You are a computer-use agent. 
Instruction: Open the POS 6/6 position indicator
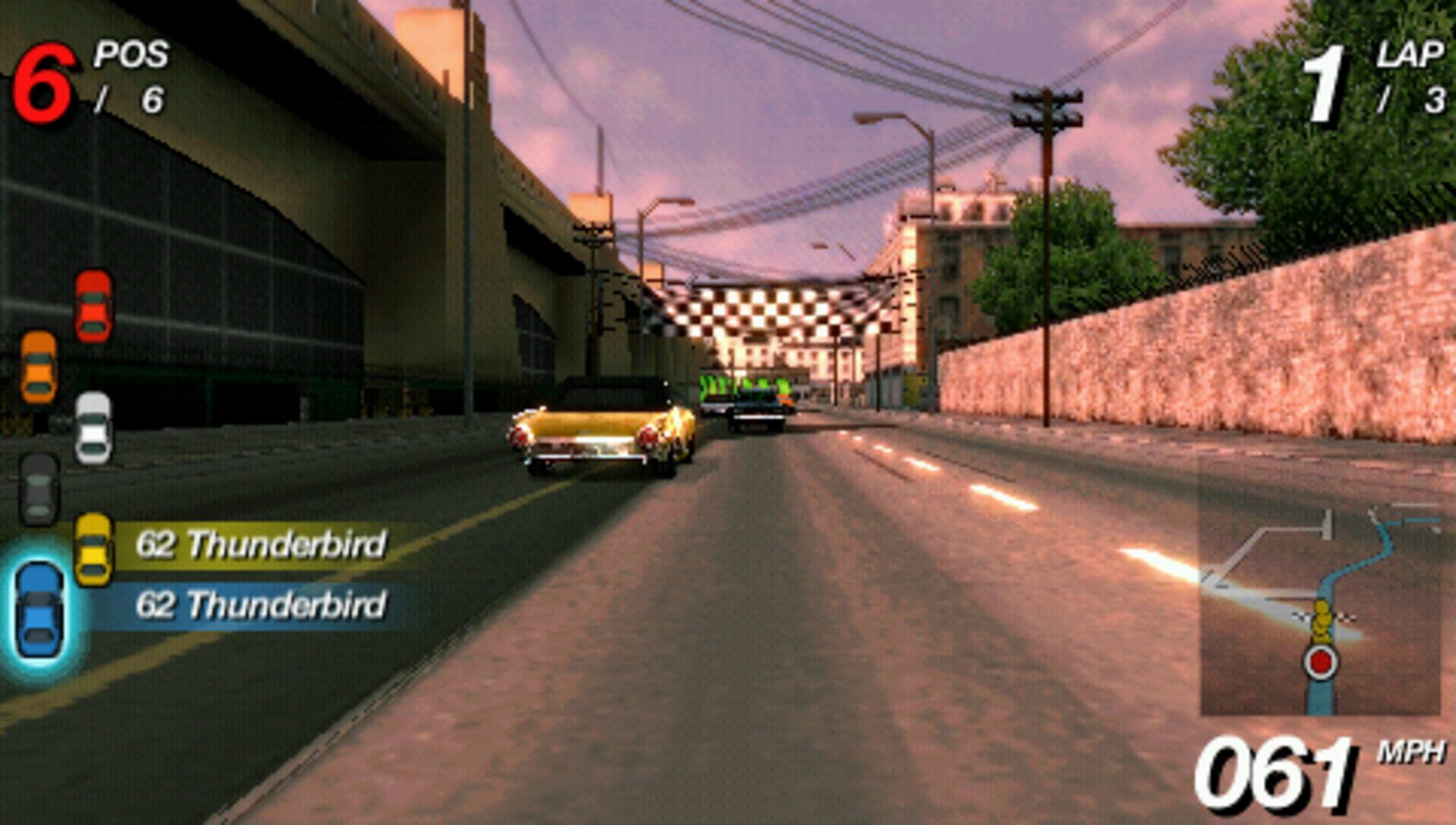pyautogui.click(x=92, y=73)
